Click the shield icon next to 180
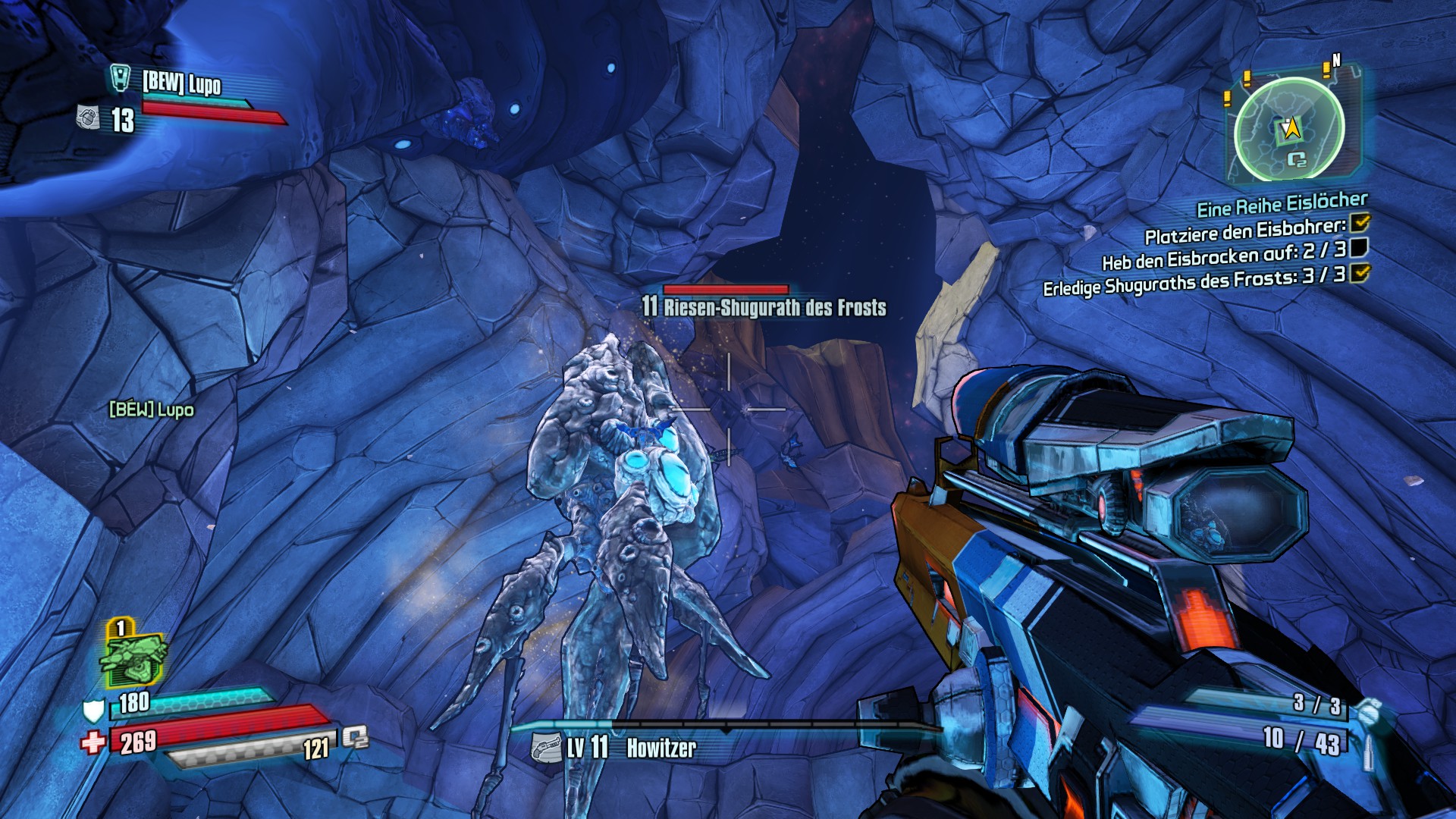The image size is (1456, 819). (93, 711)
